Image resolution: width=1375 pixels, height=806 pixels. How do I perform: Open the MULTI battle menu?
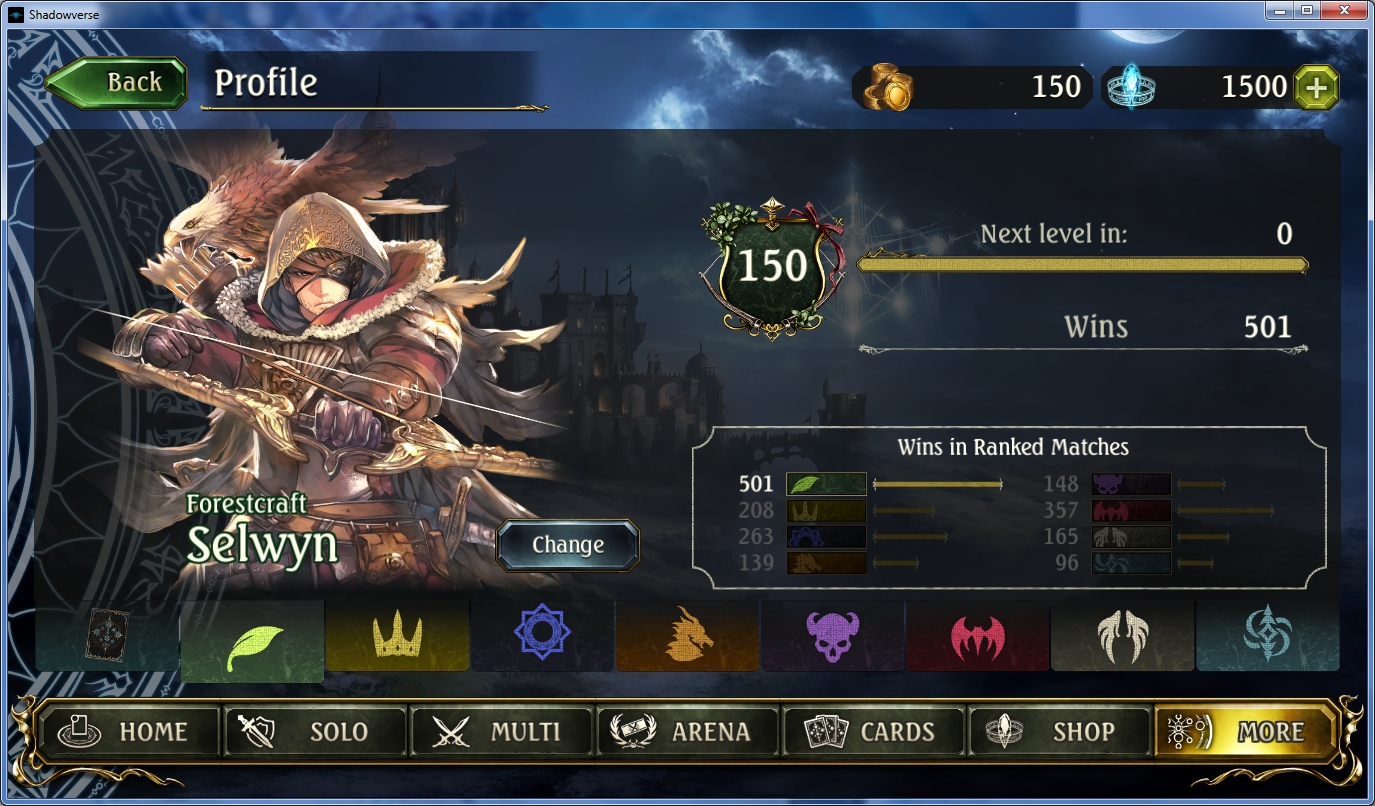pyautogui.click(x=501, y=732)
